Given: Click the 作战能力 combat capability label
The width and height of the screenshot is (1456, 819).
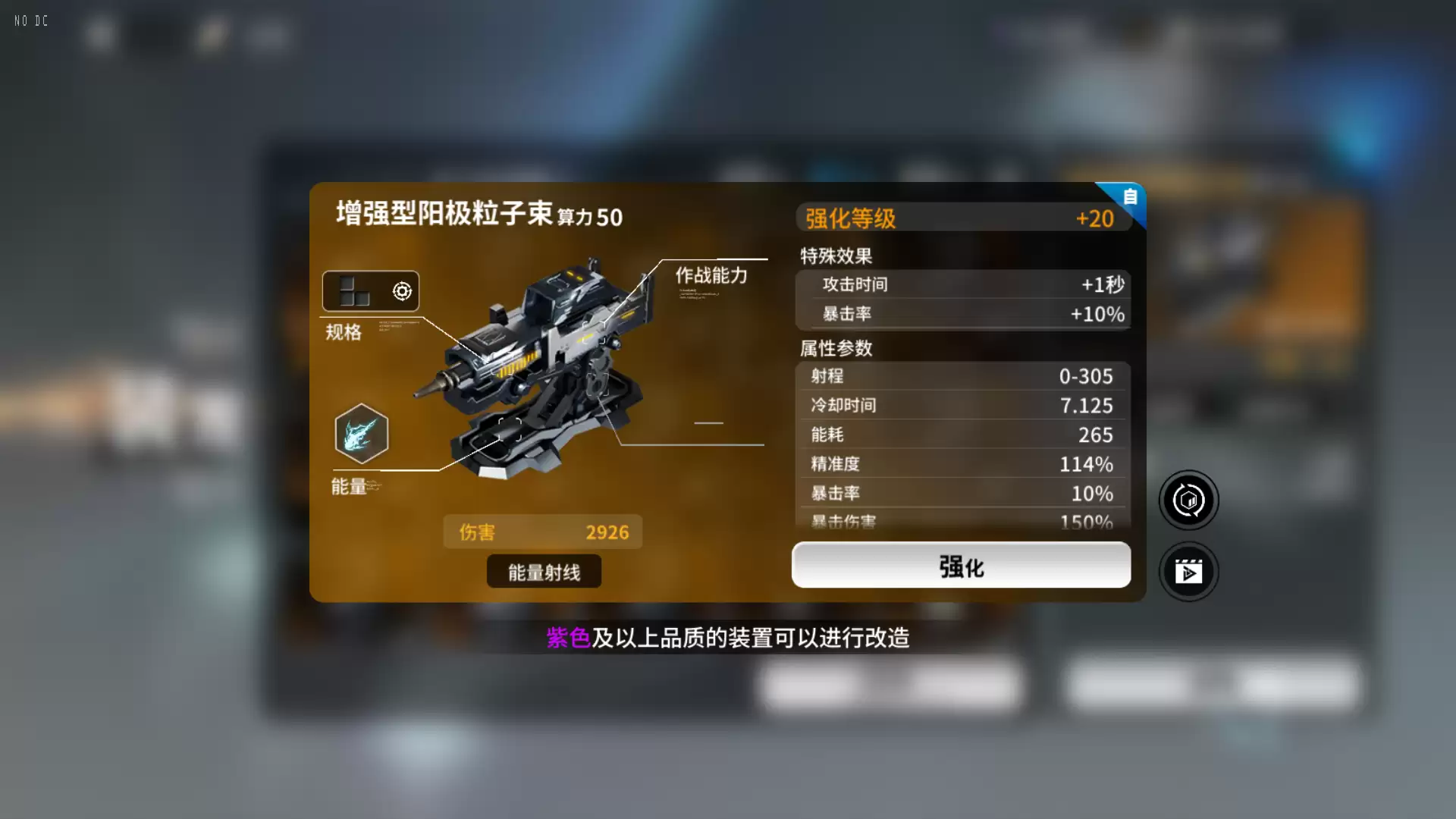Looking at the screenshot, I should click(710, 276).
